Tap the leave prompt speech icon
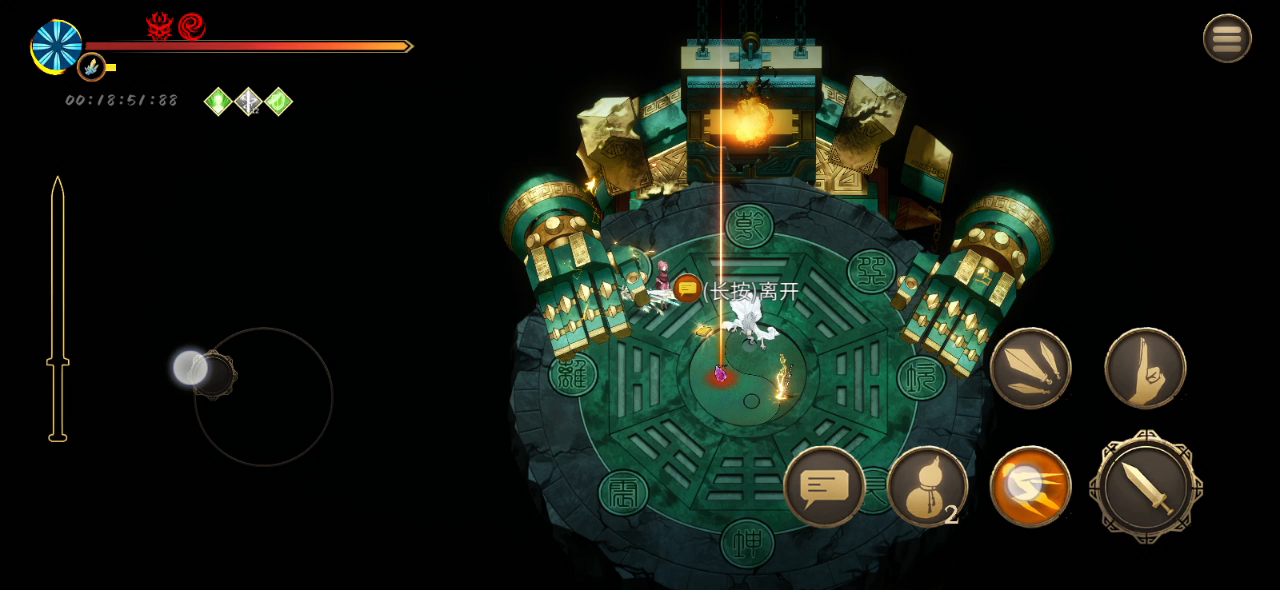The image size is (1280, 590). click(688, 289)
